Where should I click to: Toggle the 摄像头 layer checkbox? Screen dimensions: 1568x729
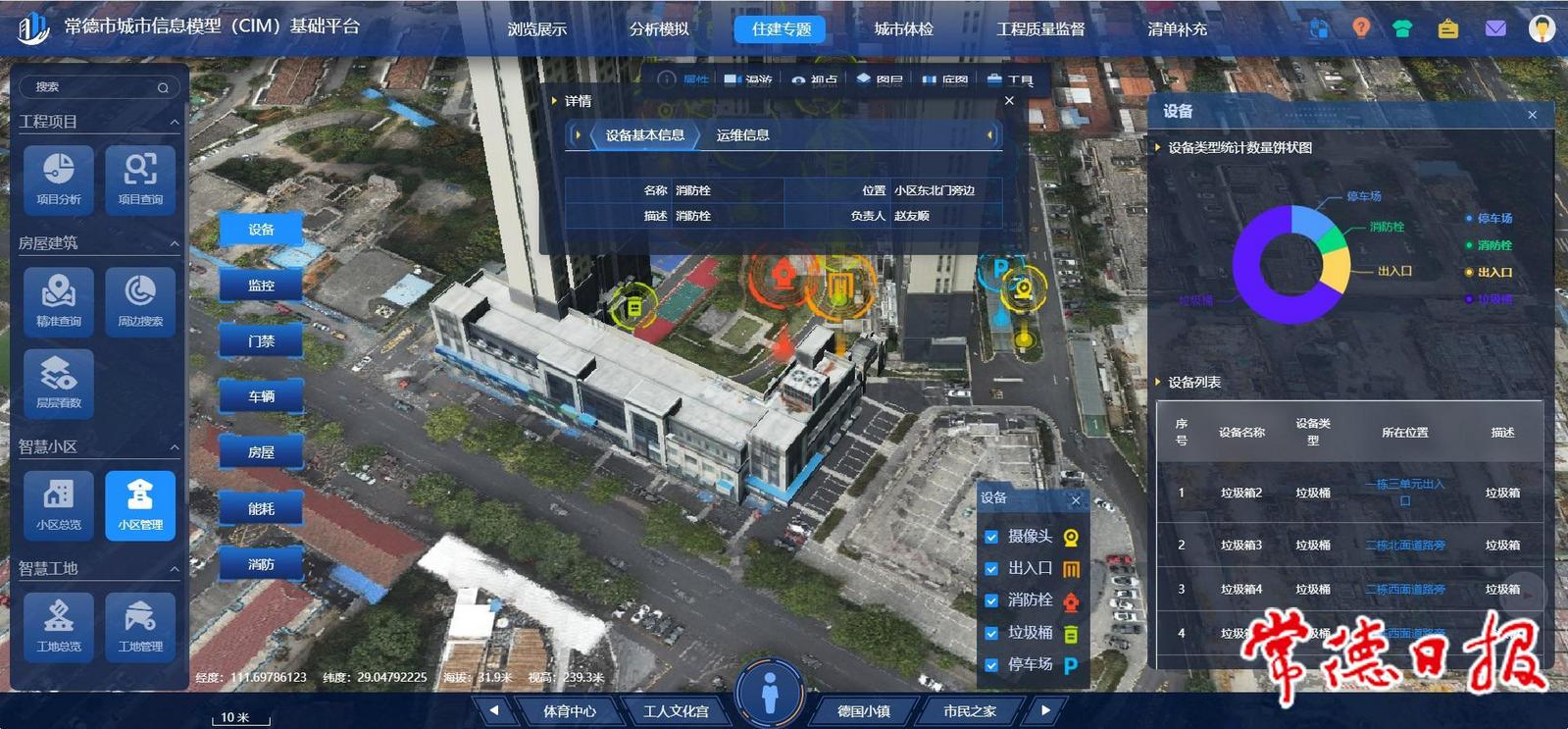[x=991, y=537]
